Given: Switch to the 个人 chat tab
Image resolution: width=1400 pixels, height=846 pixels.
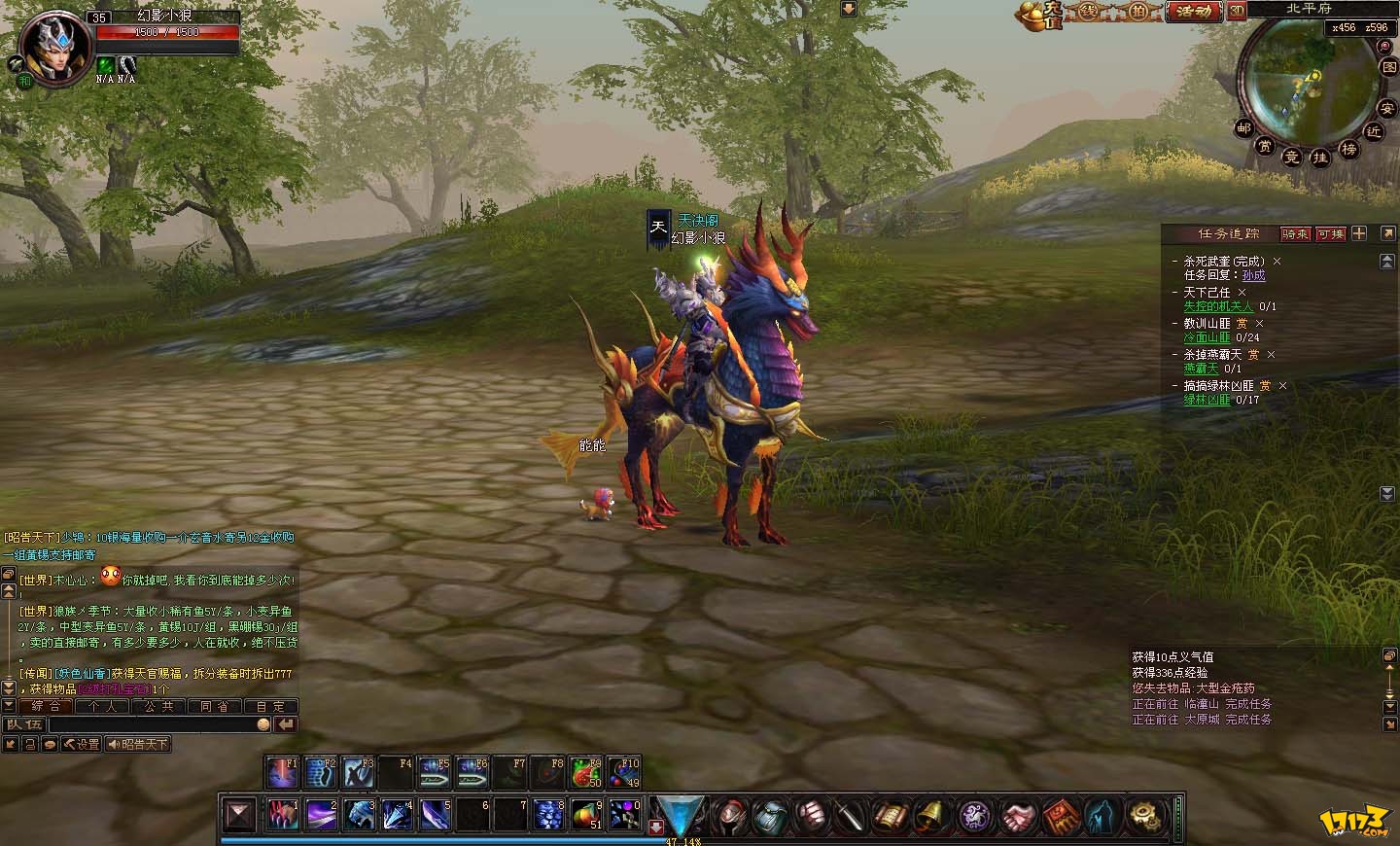Looking at the screenshot, I should coord(102,707).
